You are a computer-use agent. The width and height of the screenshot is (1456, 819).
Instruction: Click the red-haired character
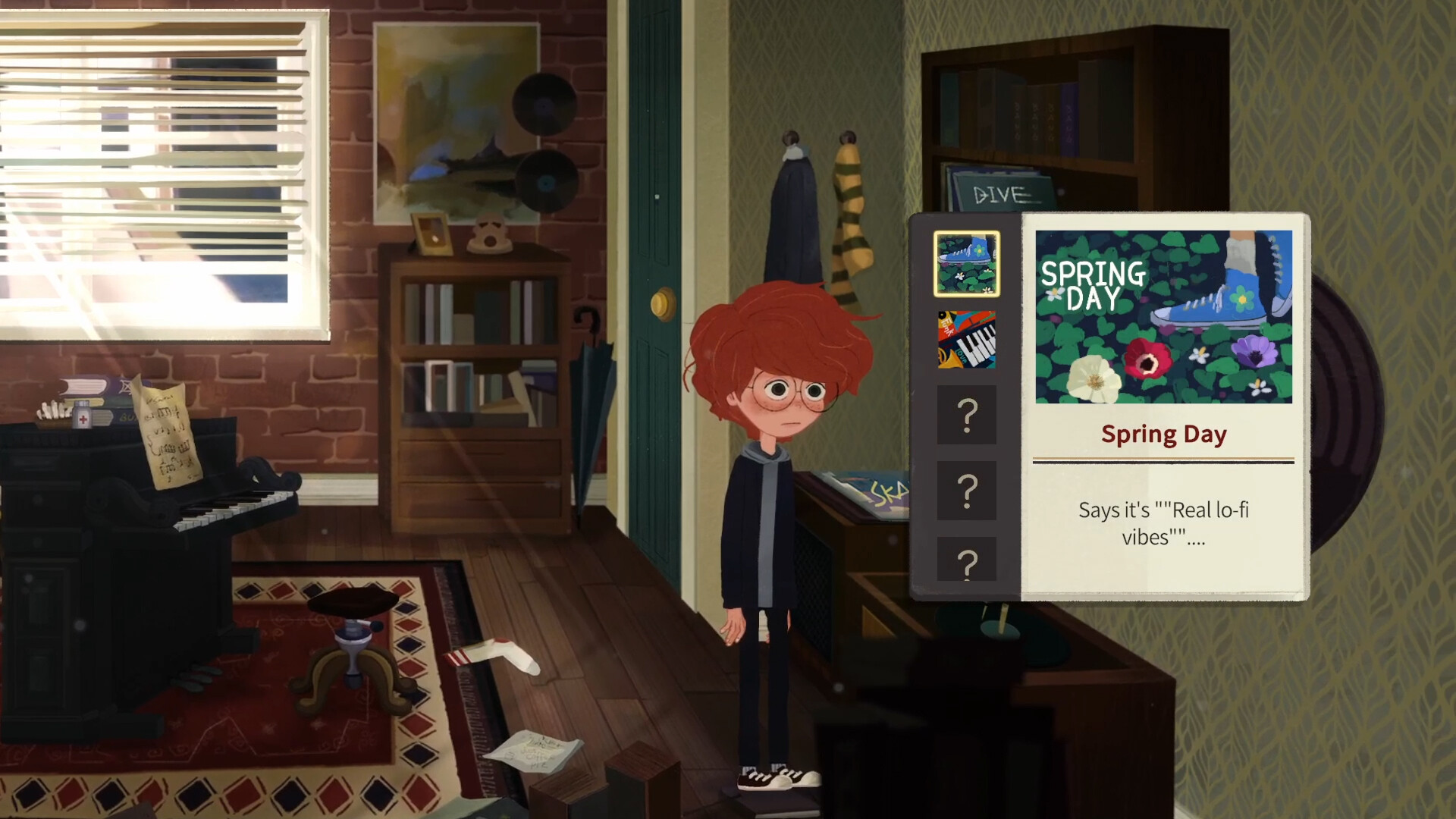coord(766,493)
